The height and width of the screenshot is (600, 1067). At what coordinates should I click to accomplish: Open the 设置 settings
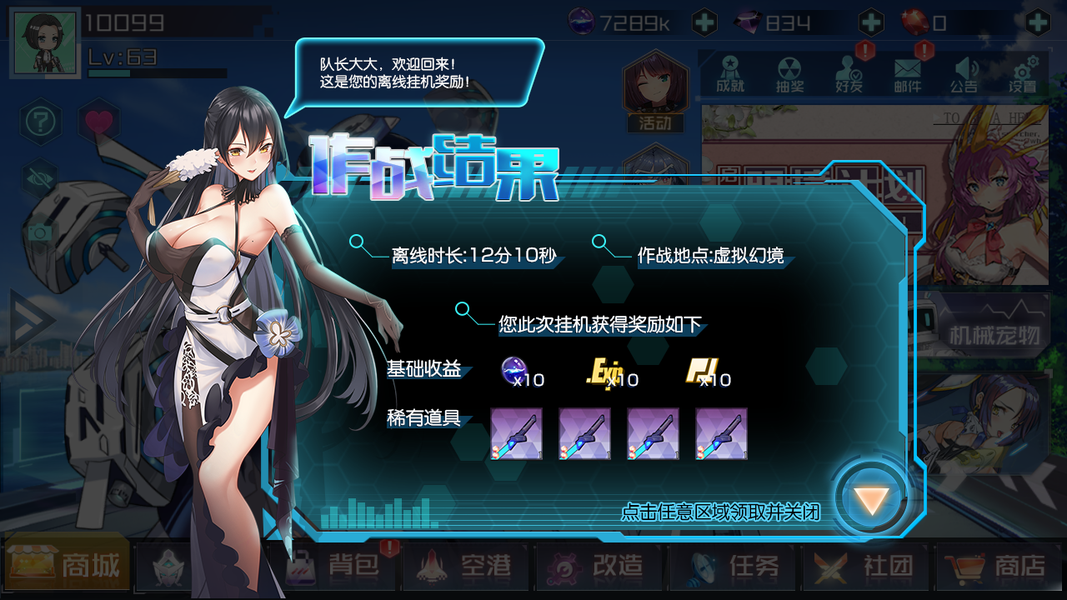[x=1022, y=73]
